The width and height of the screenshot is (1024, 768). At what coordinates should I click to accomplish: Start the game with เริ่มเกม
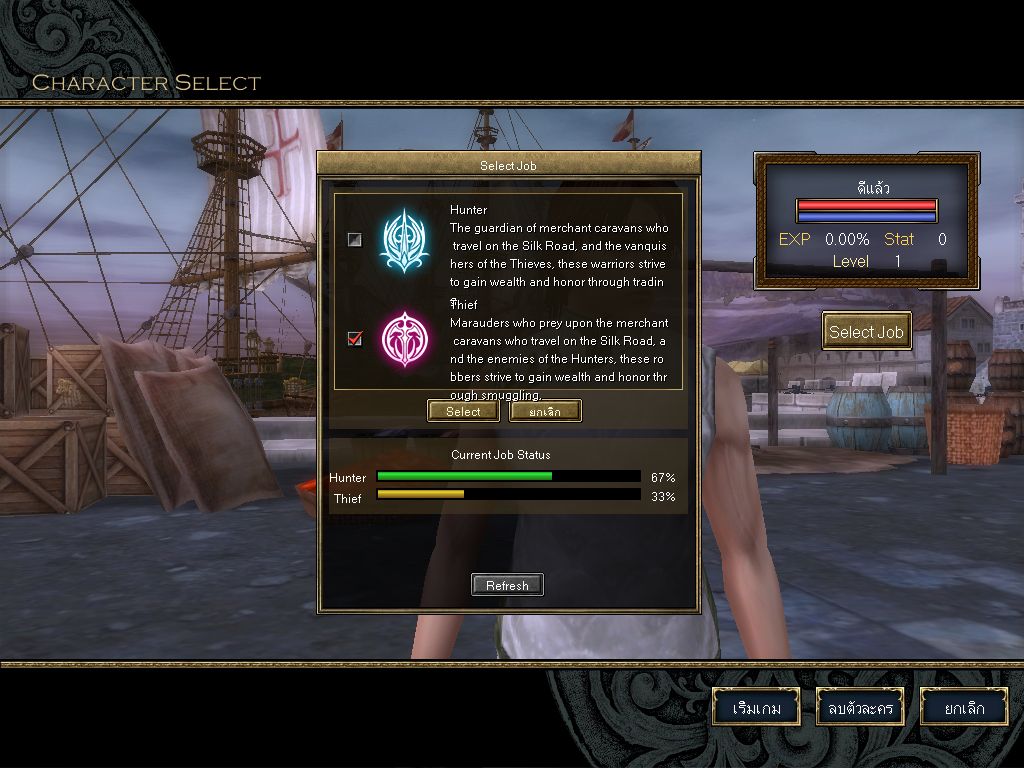click(756, 708)
